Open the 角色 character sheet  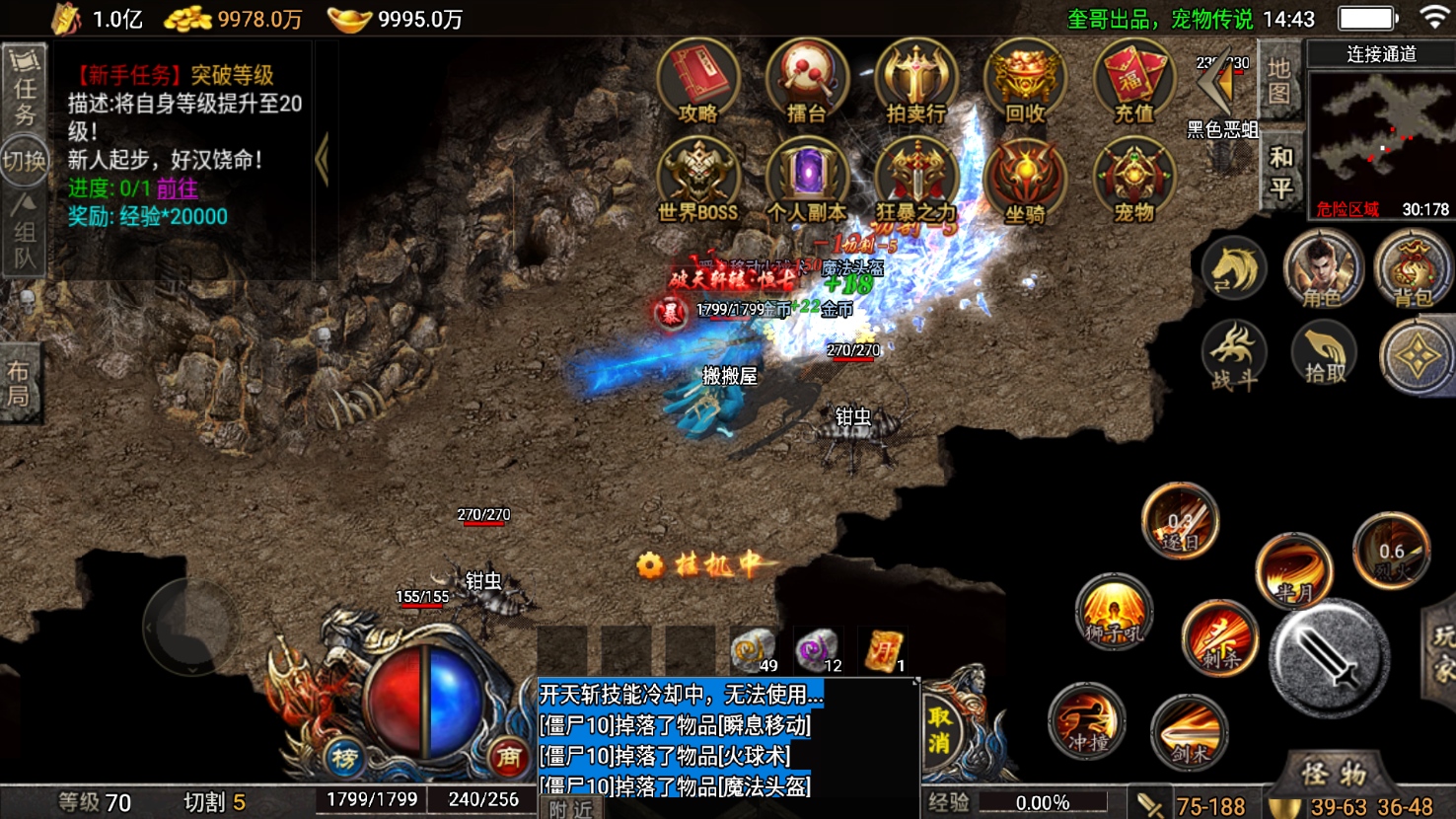(1323, 269)
